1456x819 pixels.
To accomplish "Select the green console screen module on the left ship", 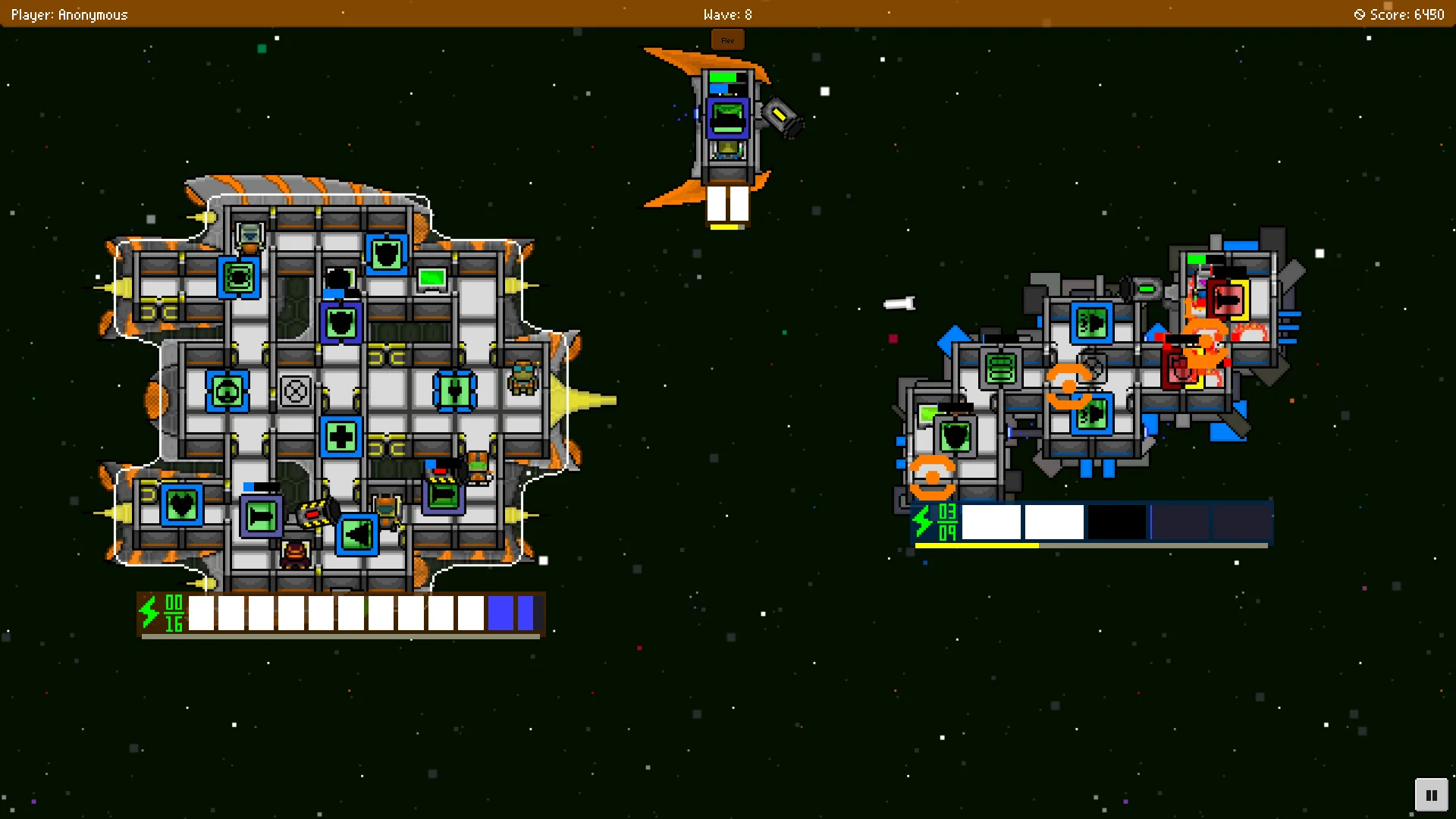I will point(431,278).
